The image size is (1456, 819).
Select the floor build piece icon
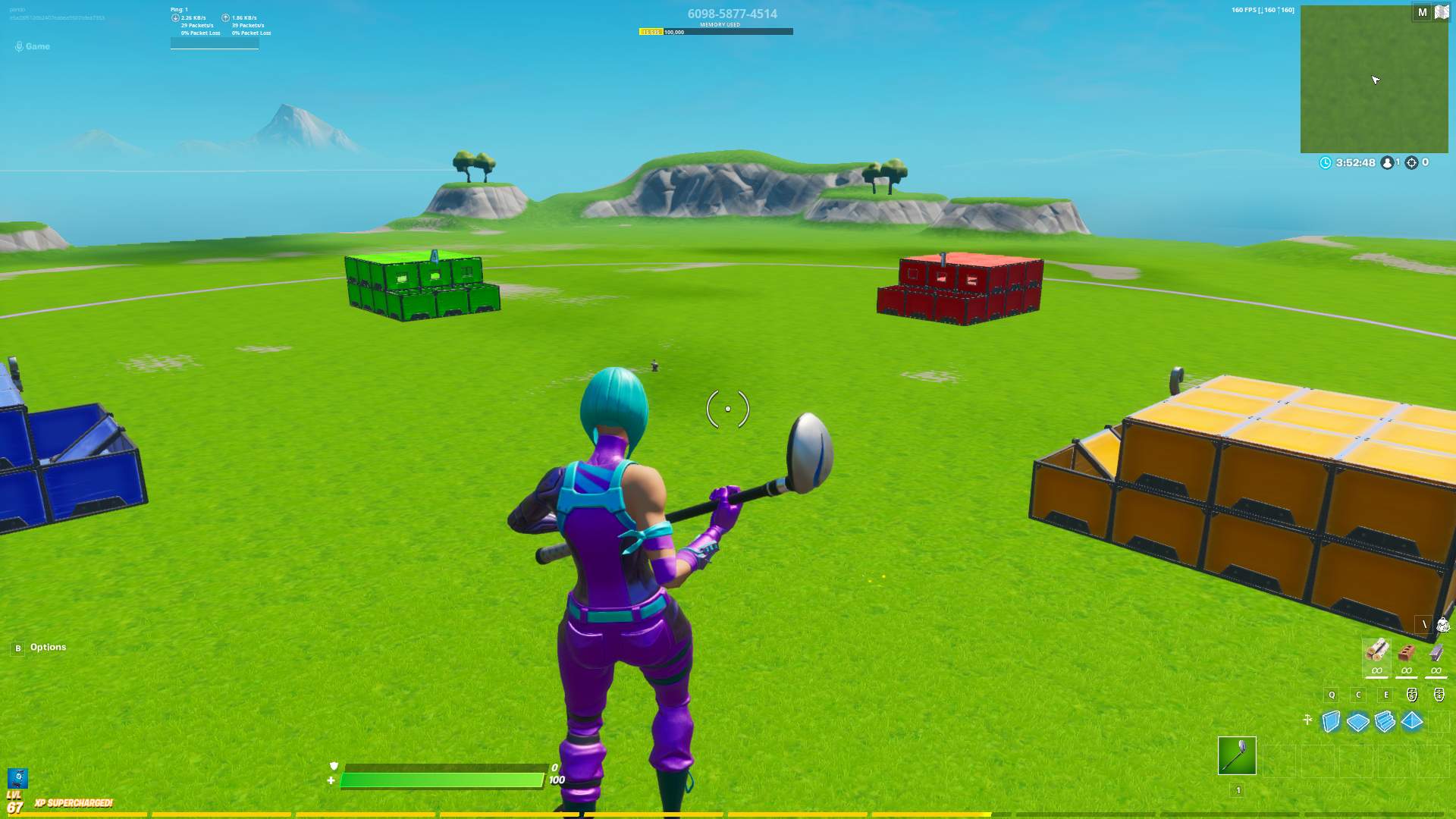[x=1357, y=720]
